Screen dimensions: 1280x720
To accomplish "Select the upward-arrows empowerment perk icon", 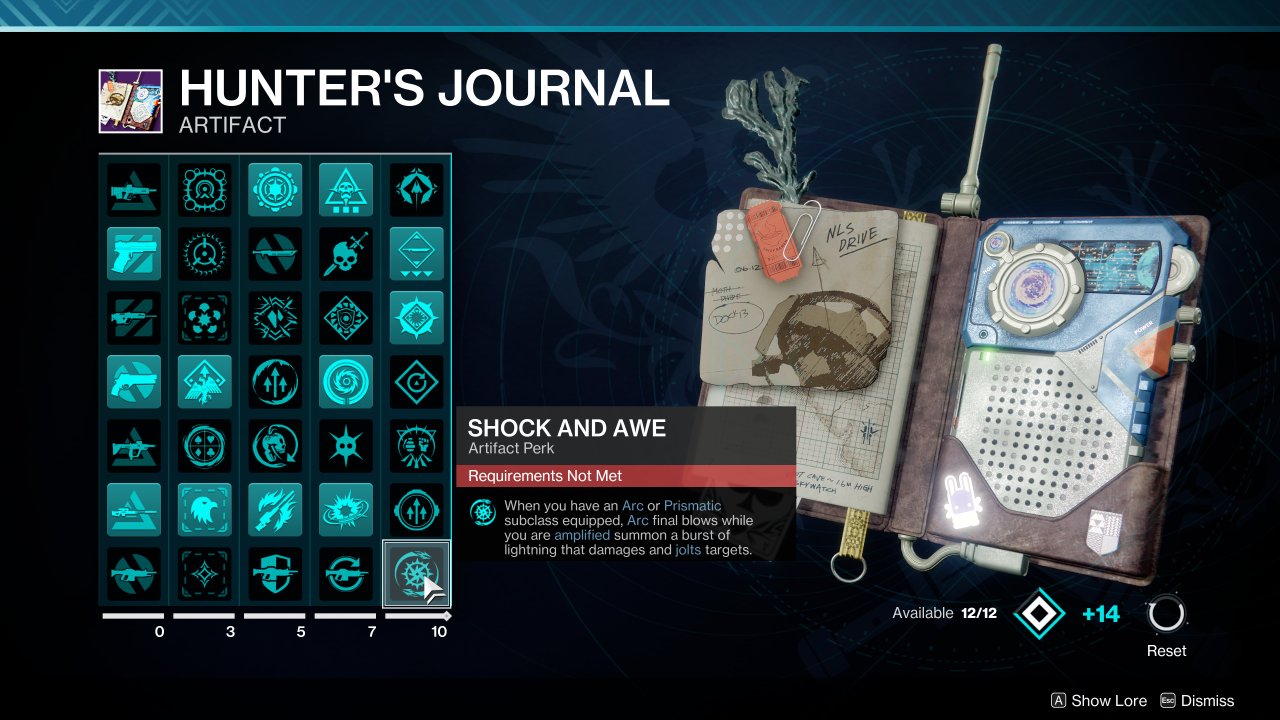I will tap(275, 381).
